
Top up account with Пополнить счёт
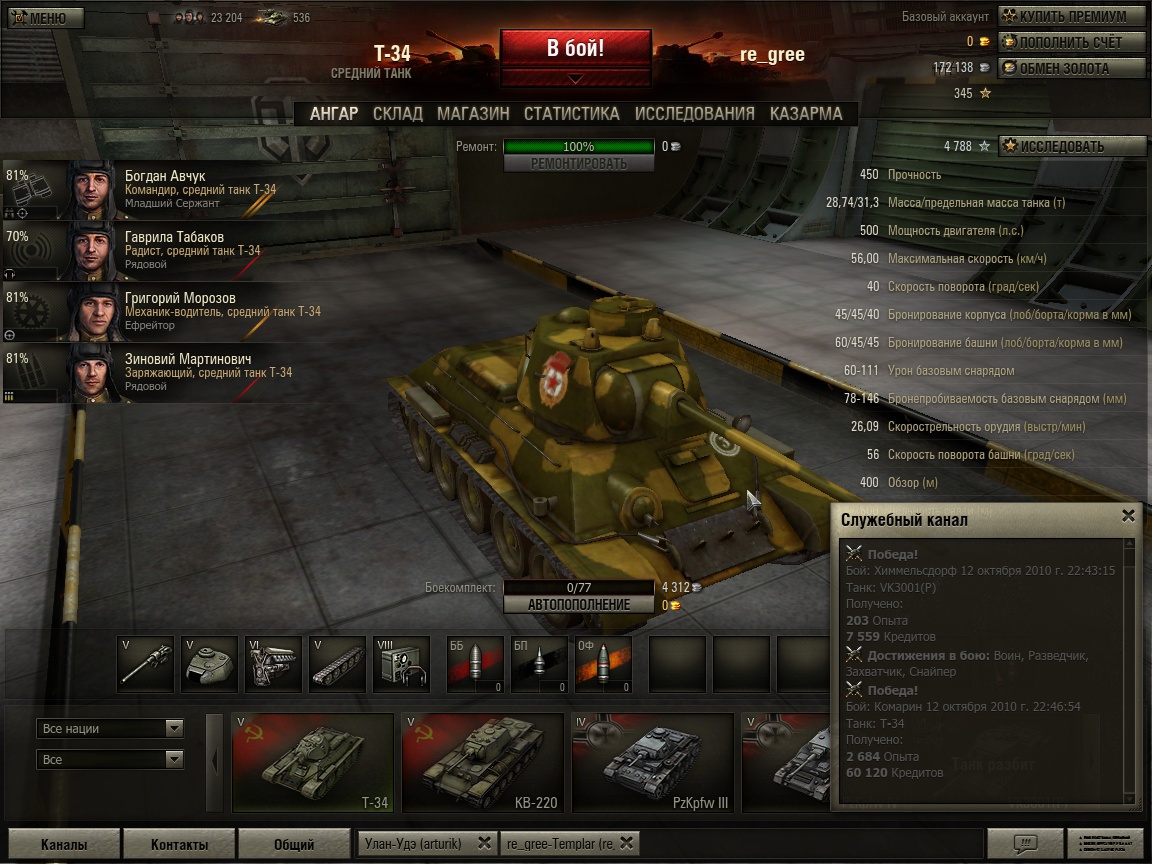click(x=1072, y=42)
